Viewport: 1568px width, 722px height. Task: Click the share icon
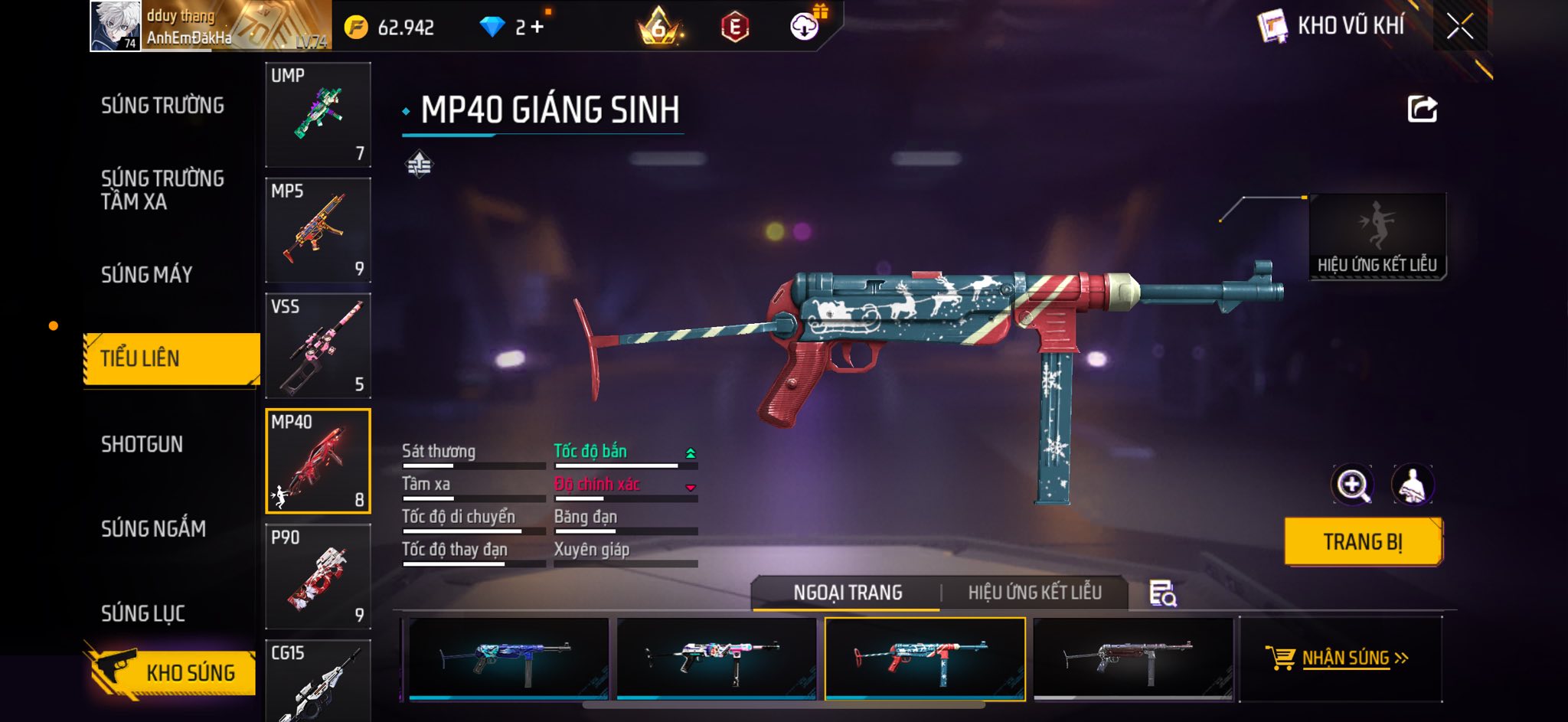1422,109
